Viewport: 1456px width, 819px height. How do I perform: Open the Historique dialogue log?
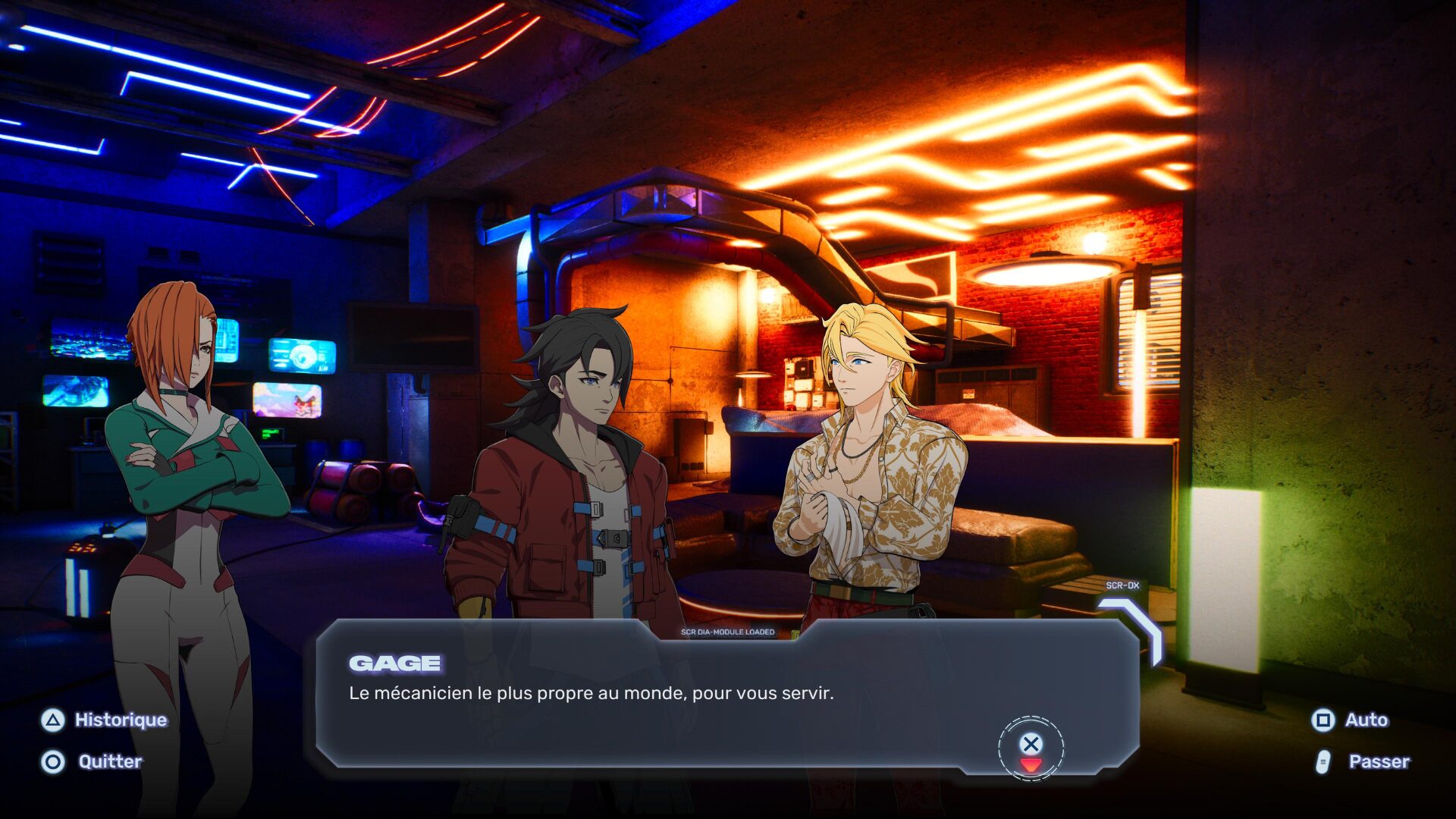tap(105, 720)
